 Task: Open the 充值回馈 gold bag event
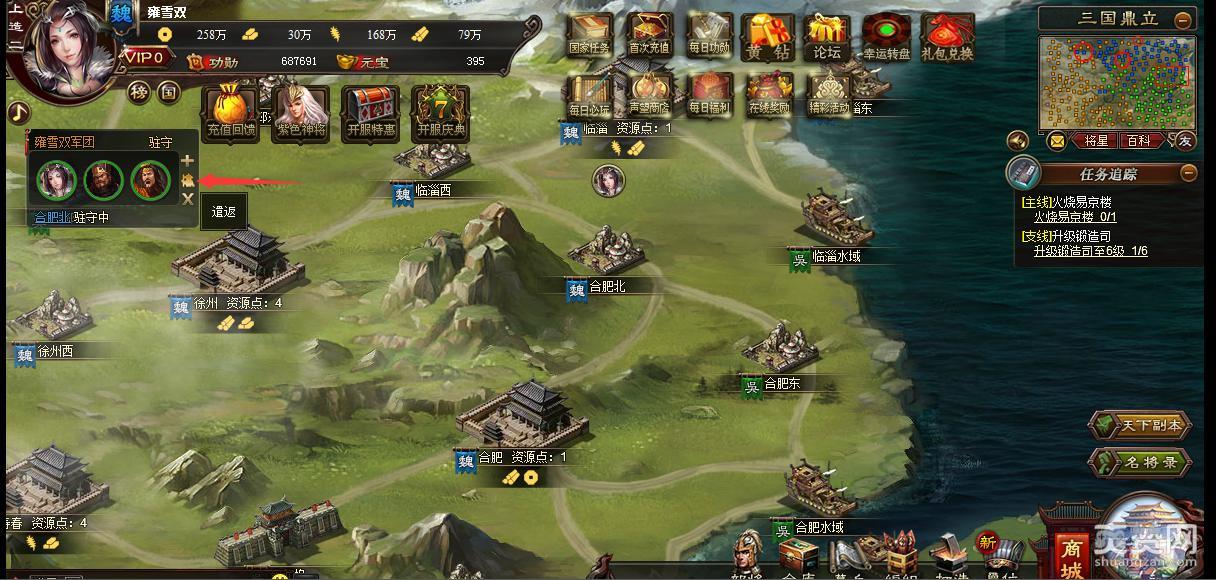pos(231,112)
